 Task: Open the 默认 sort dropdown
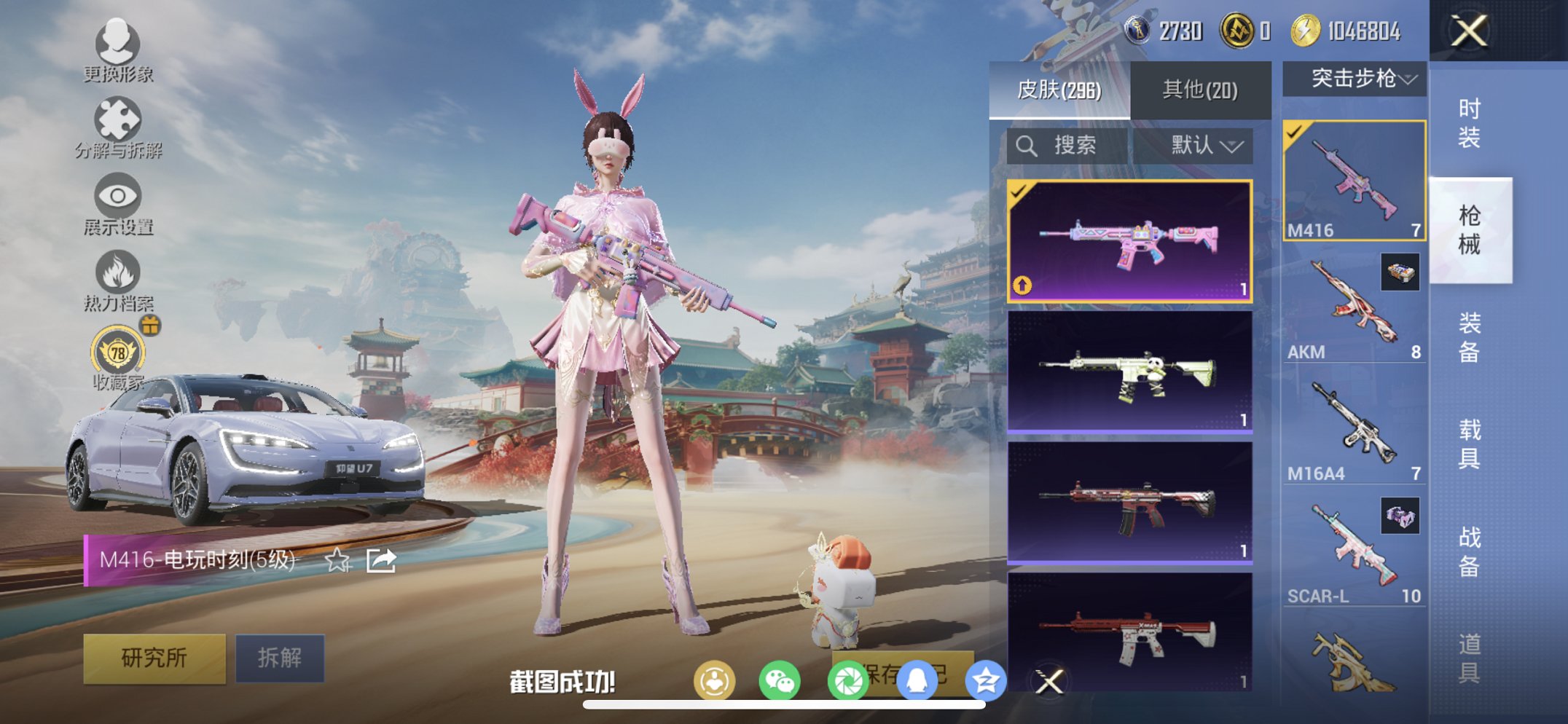point(1203,145)
